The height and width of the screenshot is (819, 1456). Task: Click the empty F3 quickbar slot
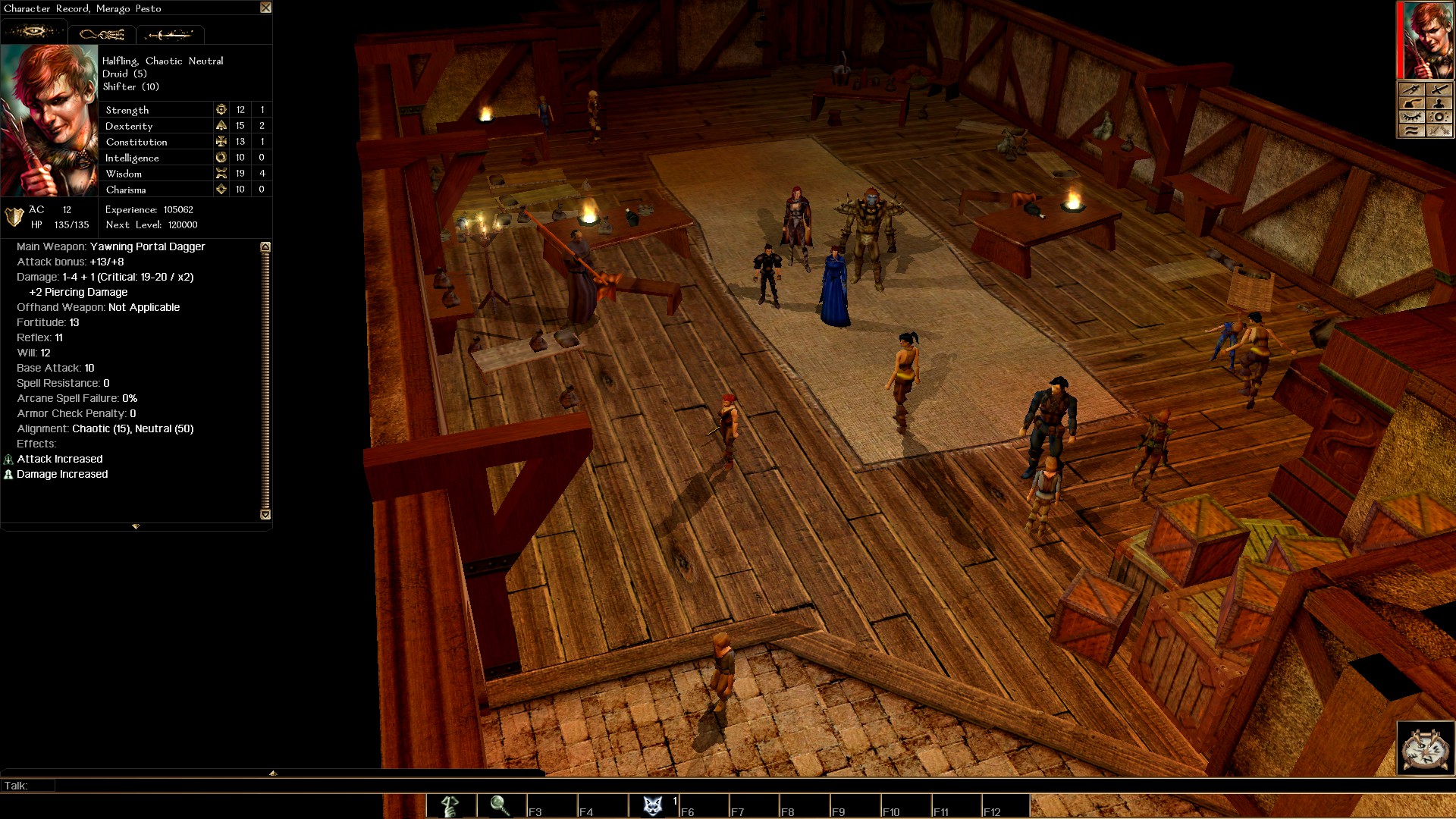(x=552, y=806)
